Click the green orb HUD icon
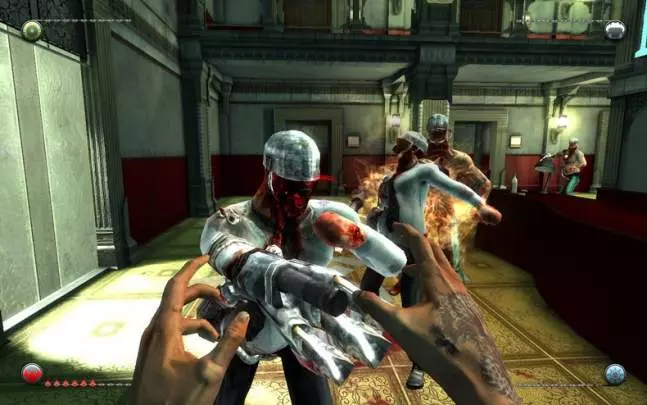Screen dimensions: 647x405 point(32,30)
